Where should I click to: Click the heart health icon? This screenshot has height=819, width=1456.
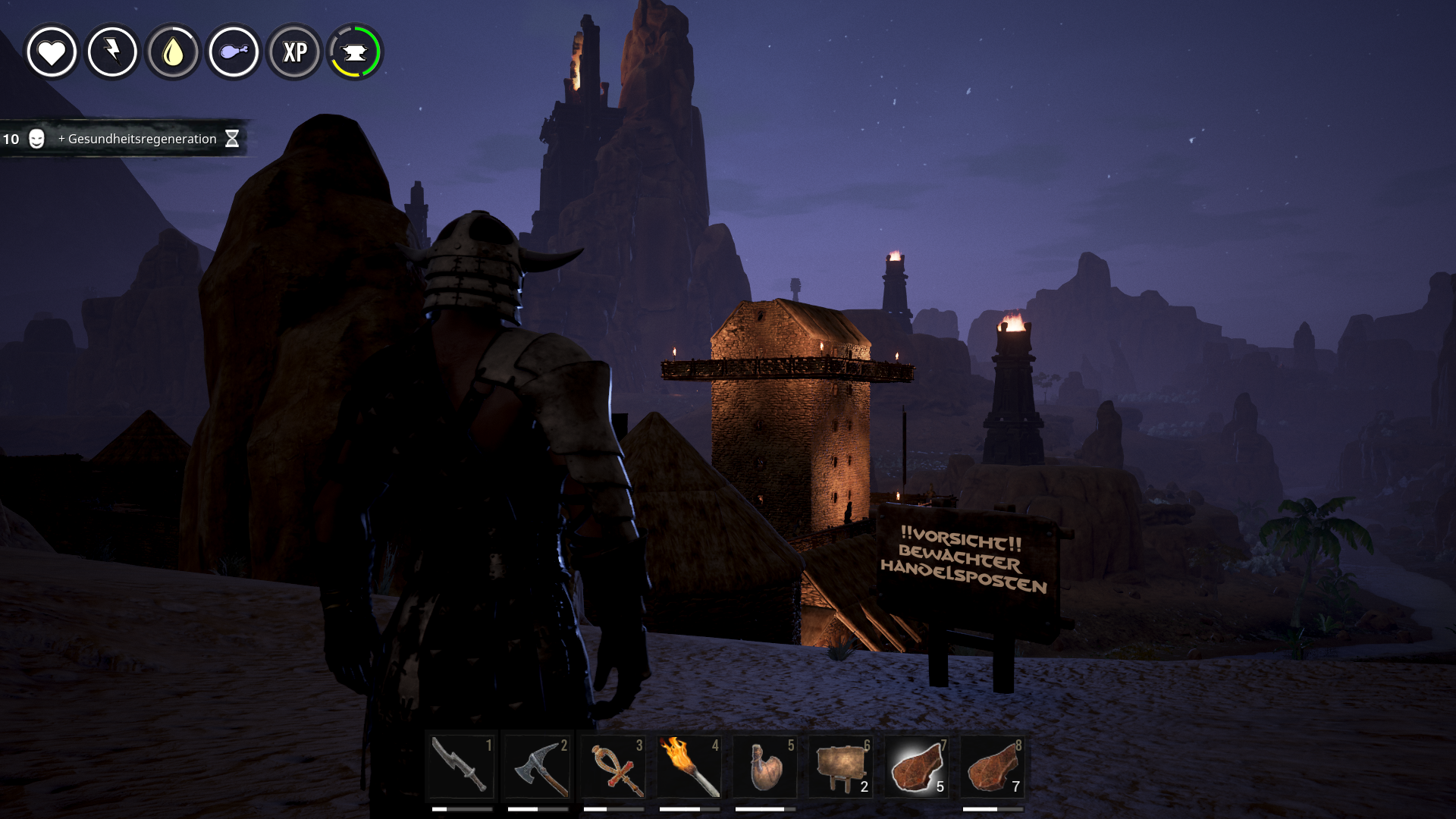pos(52,52)
